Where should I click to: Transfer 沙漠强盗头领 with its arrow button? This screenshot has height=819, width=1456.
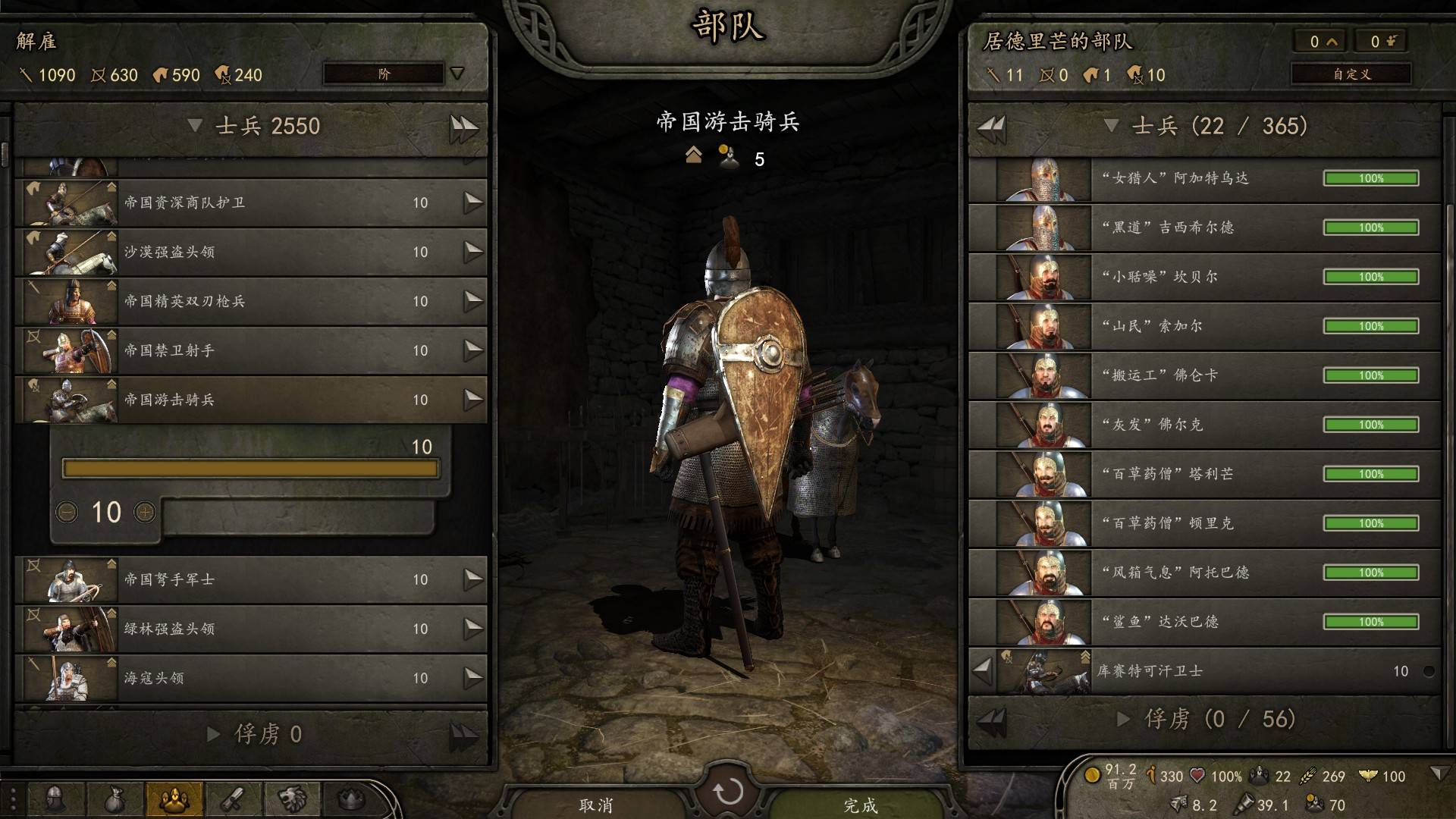coord(473,252)
